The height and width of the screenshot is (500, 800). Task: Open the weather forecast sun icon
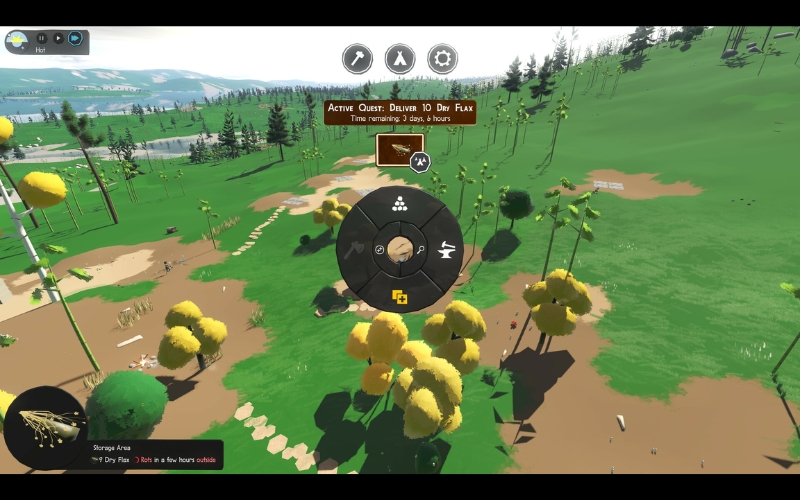[17, 41]
